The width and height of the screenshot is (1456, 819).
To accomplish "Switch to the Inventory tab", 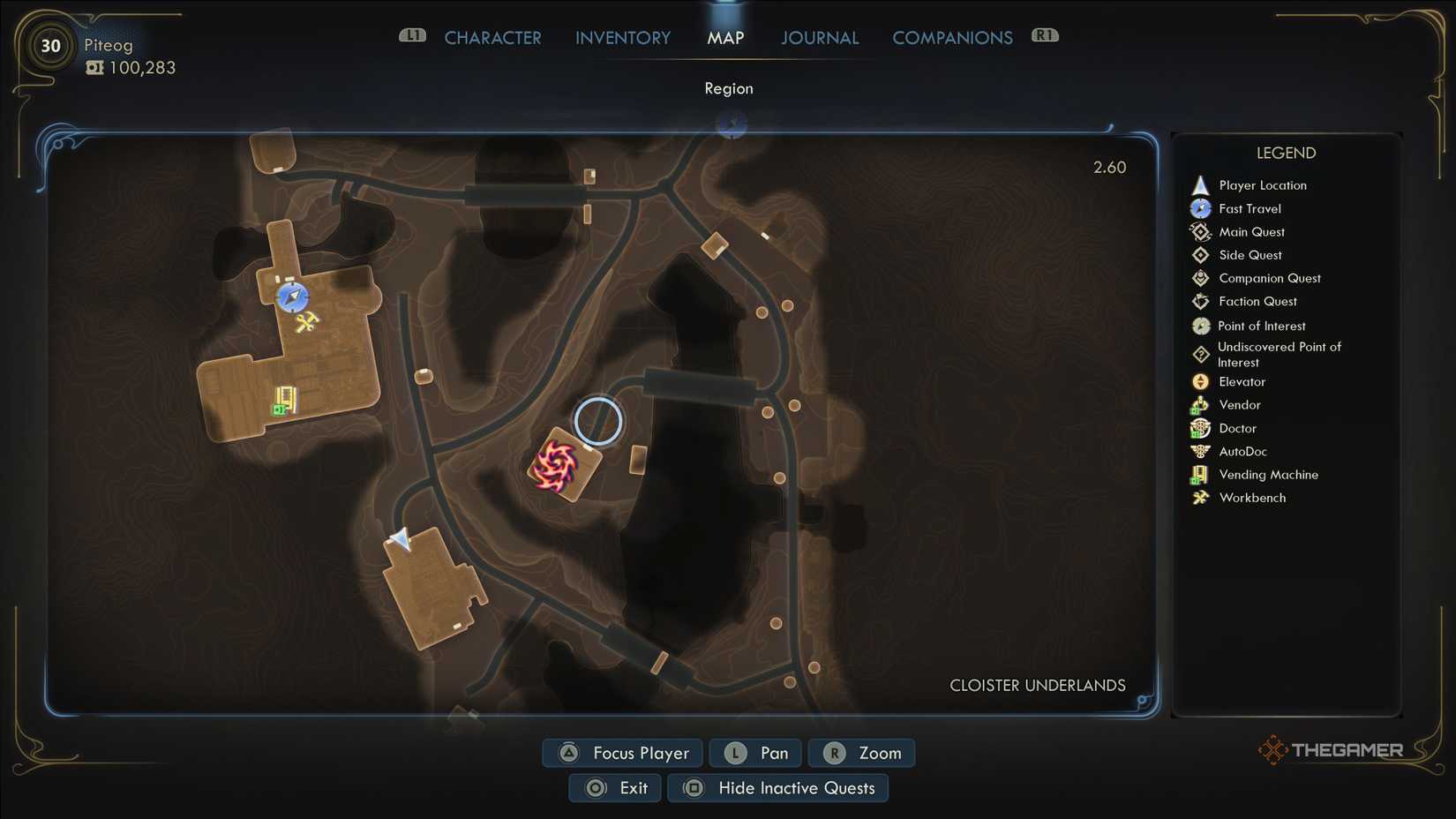I will pos(622,37).
